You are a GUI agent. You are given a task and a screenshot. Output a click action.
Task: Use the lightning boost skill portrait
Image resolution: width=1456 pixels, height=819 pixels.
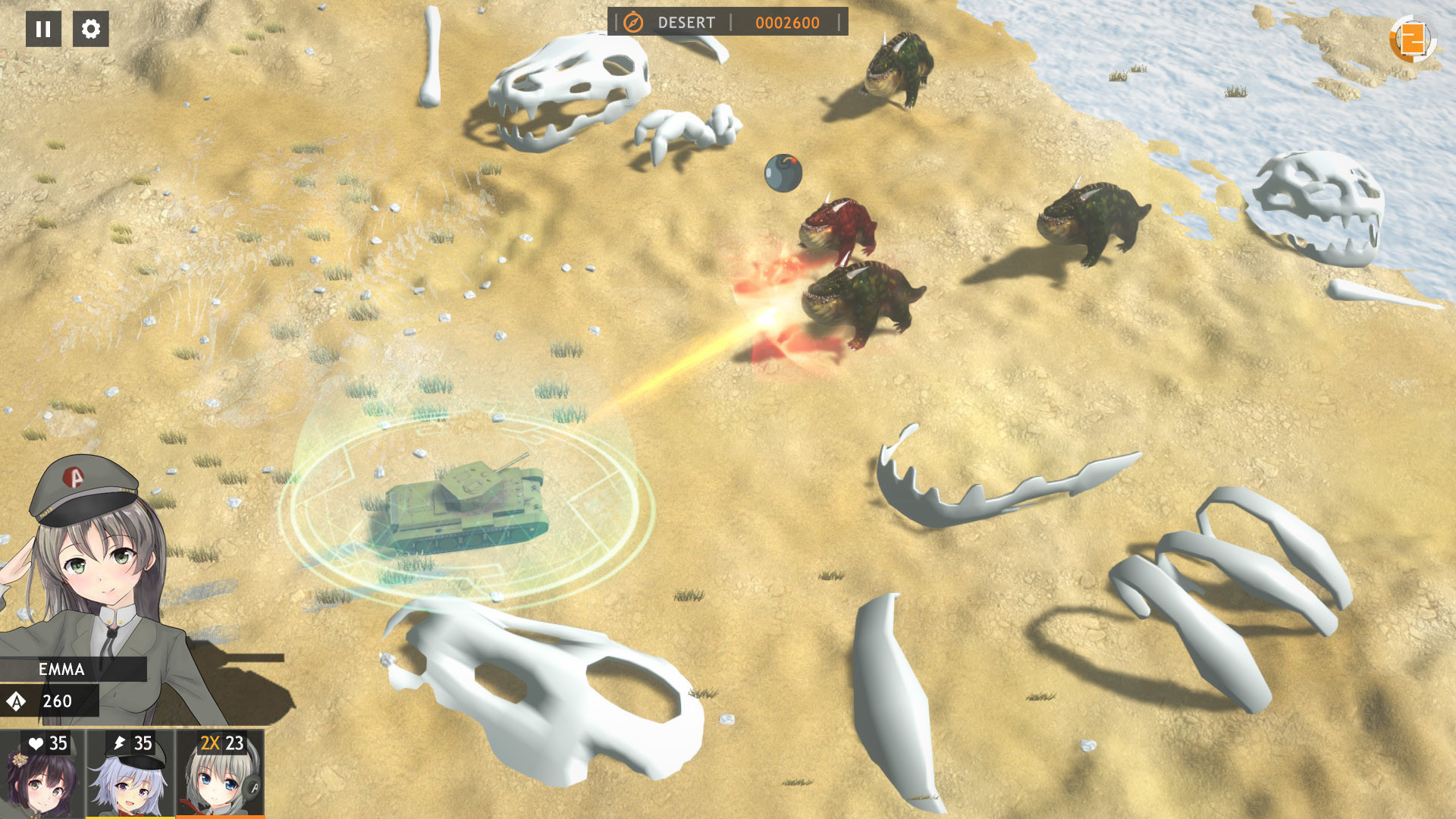click(130, 773)
